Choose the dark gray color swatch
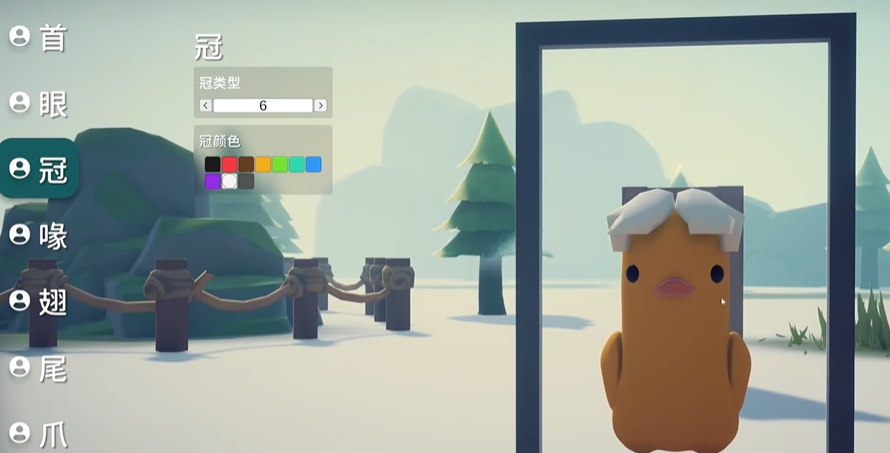This screenshot has width=890, height=453. click(246, 181)
